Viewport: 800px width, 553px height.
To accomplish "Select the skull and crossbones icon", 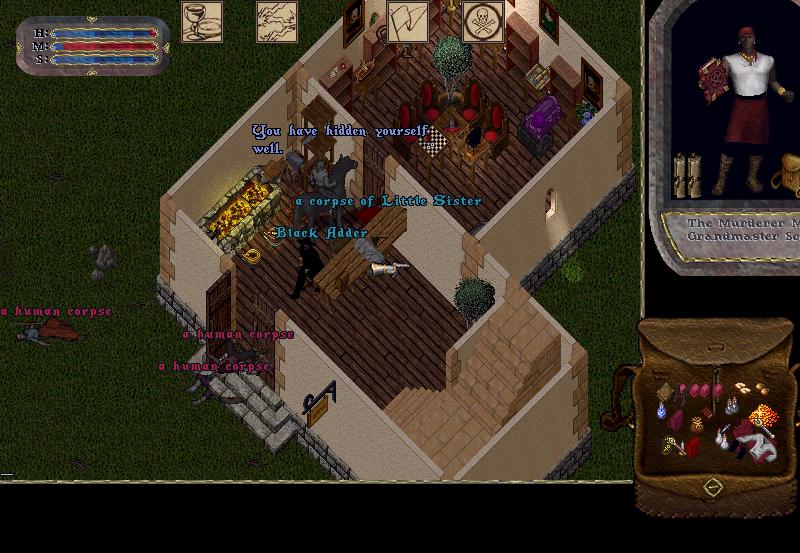I will (483, 22).
